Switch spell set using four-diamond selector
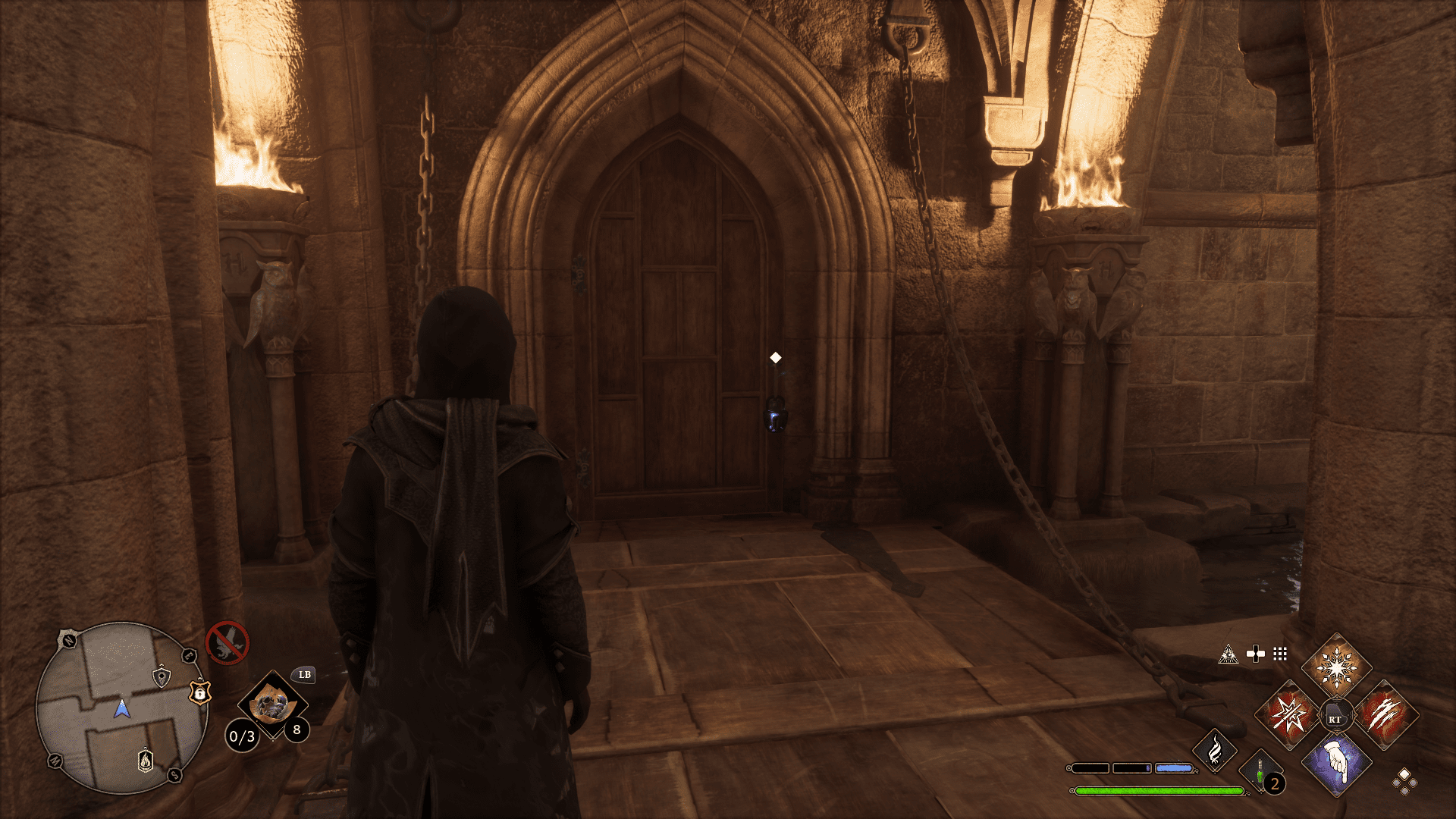The image size is (1456, 819). click(1404, 781)
